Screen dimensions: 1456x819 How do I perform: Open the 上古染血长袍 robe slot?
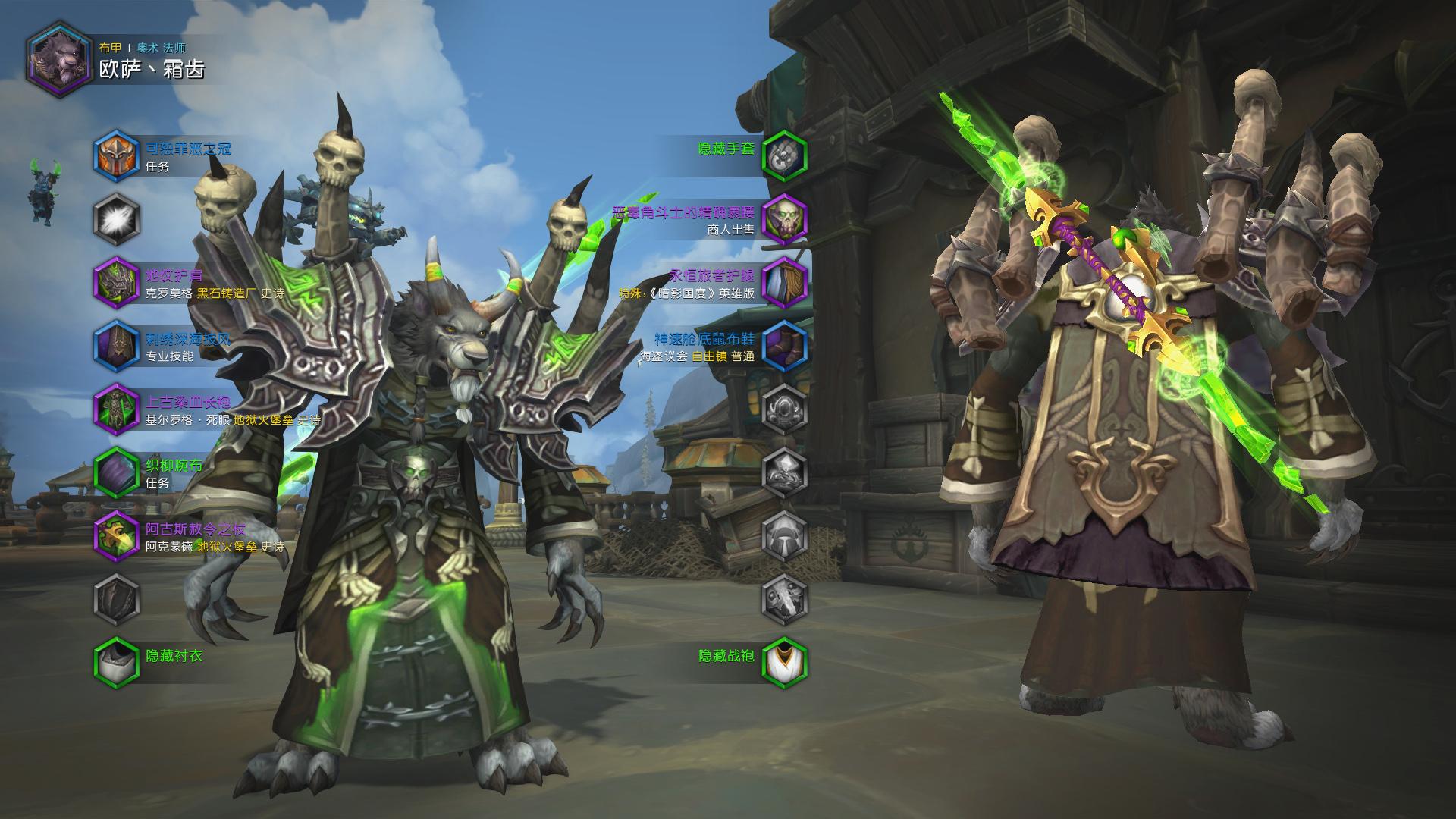click(x=117, y=409)
